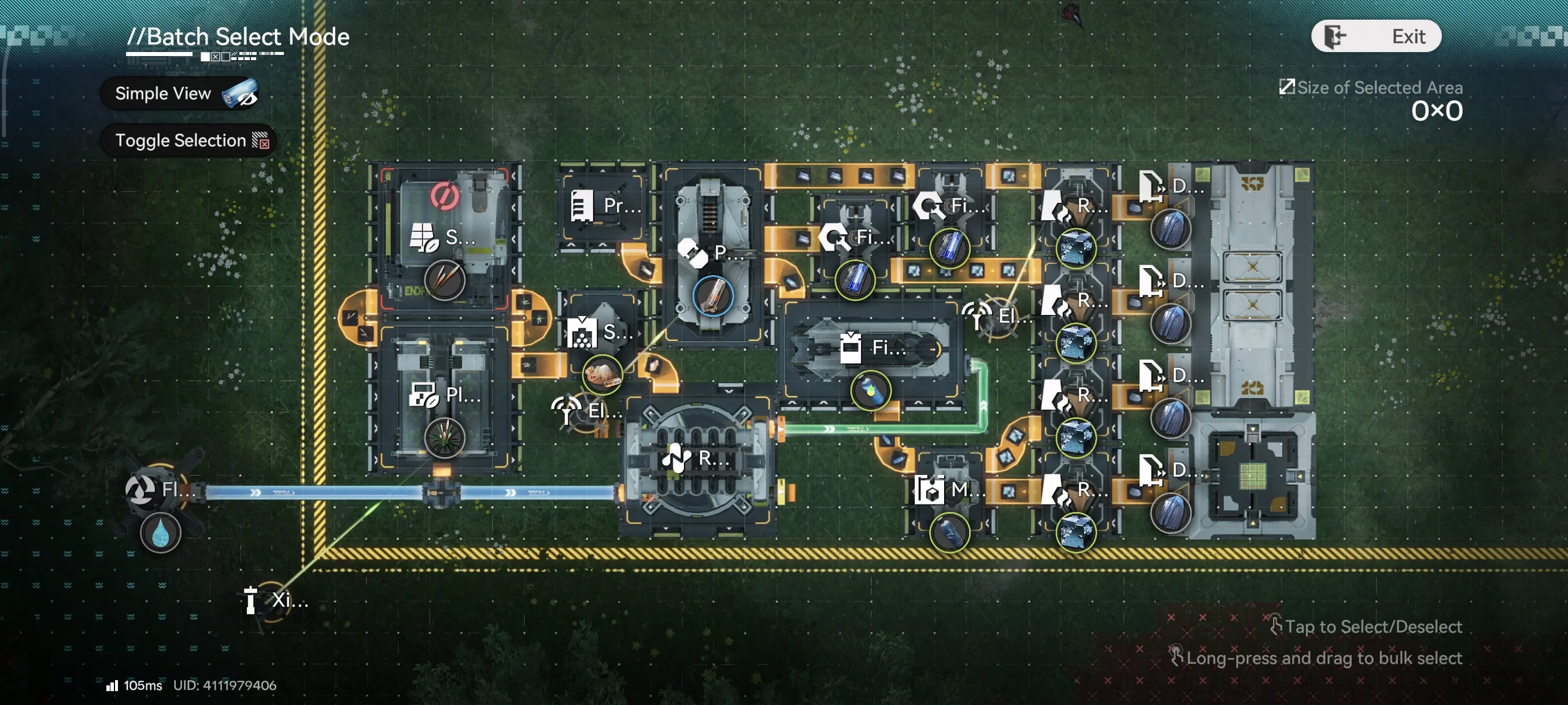Viewport: 1568px width, 705px height.
Task: Select the "Fl..." pump on the water
Action: 160,489
